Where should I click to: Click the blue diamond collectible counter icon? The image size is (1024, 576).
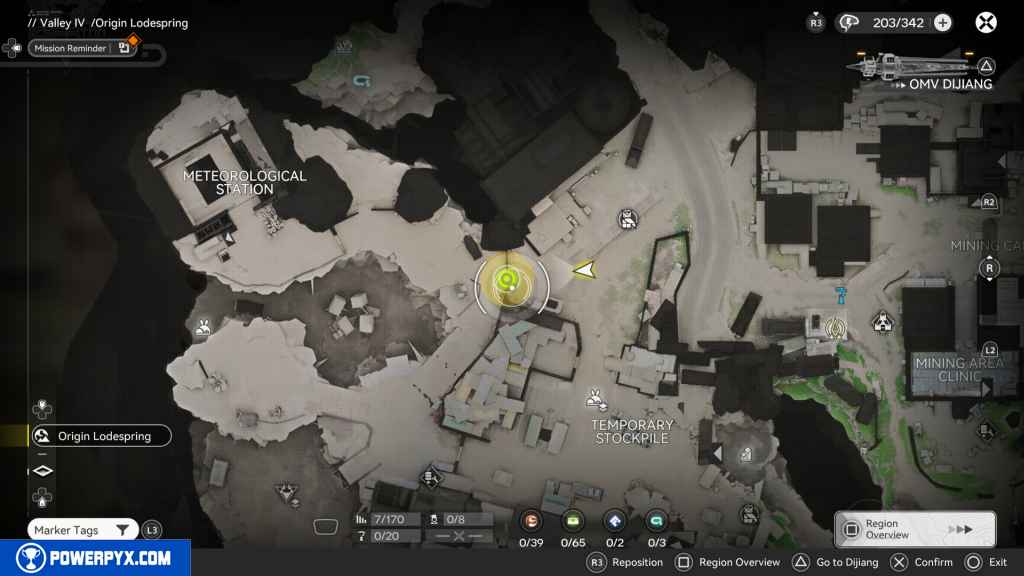(x=615, y=520)
